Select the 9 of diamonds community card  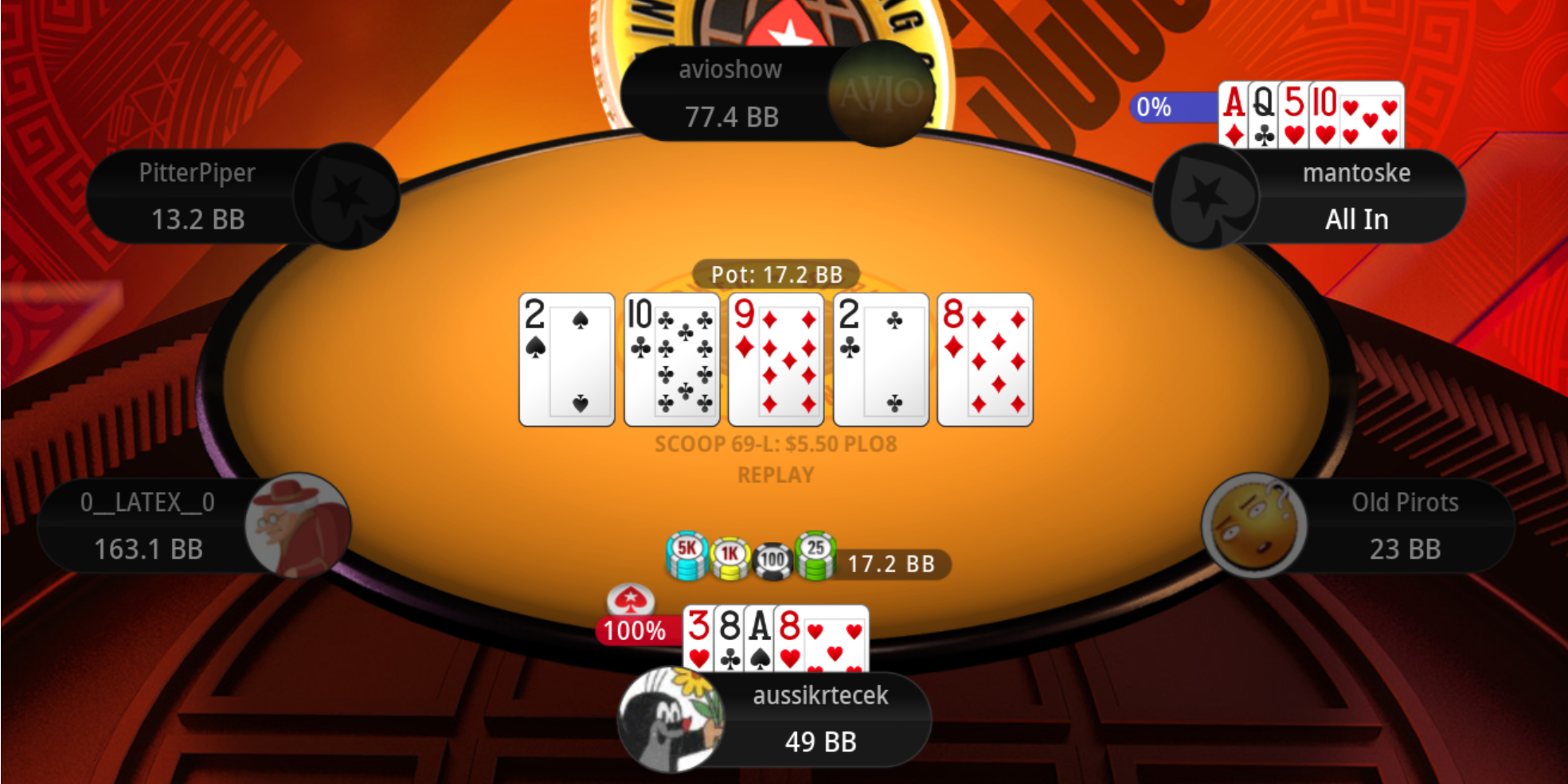pyautogui.click(x=776, y=357)
